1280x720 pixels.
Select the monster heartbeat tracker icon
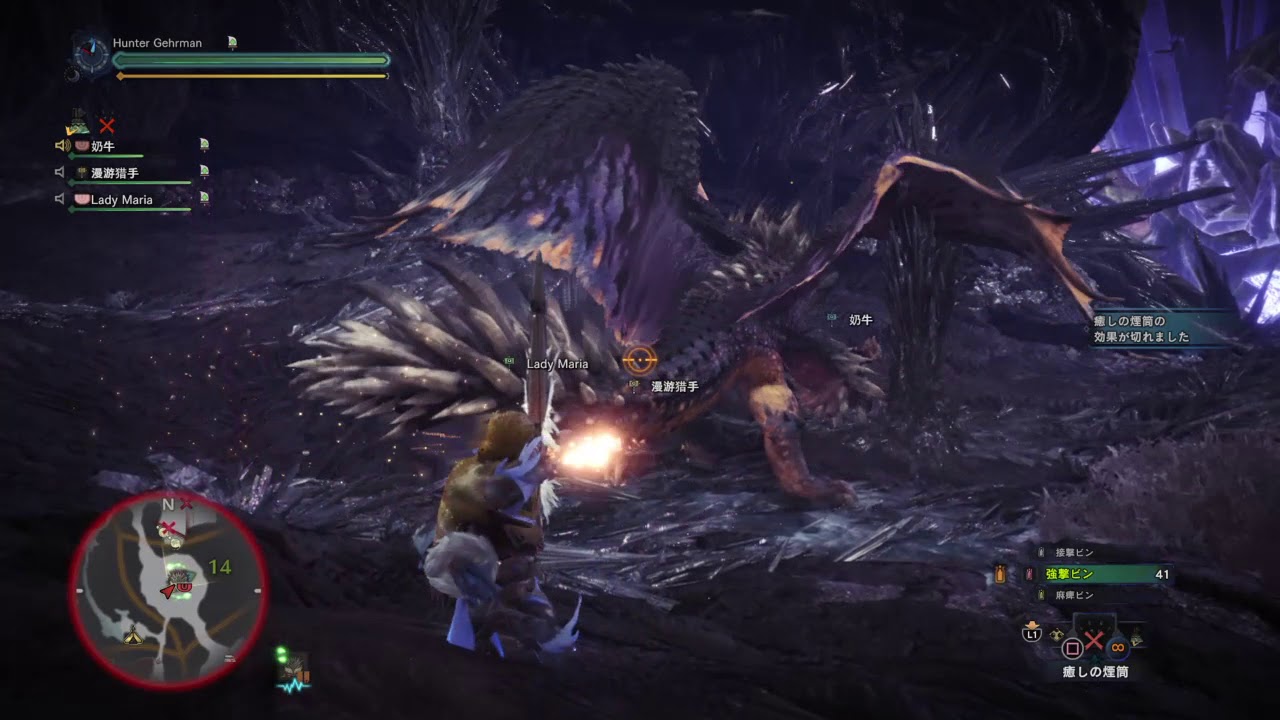click(x=293, y=673)
